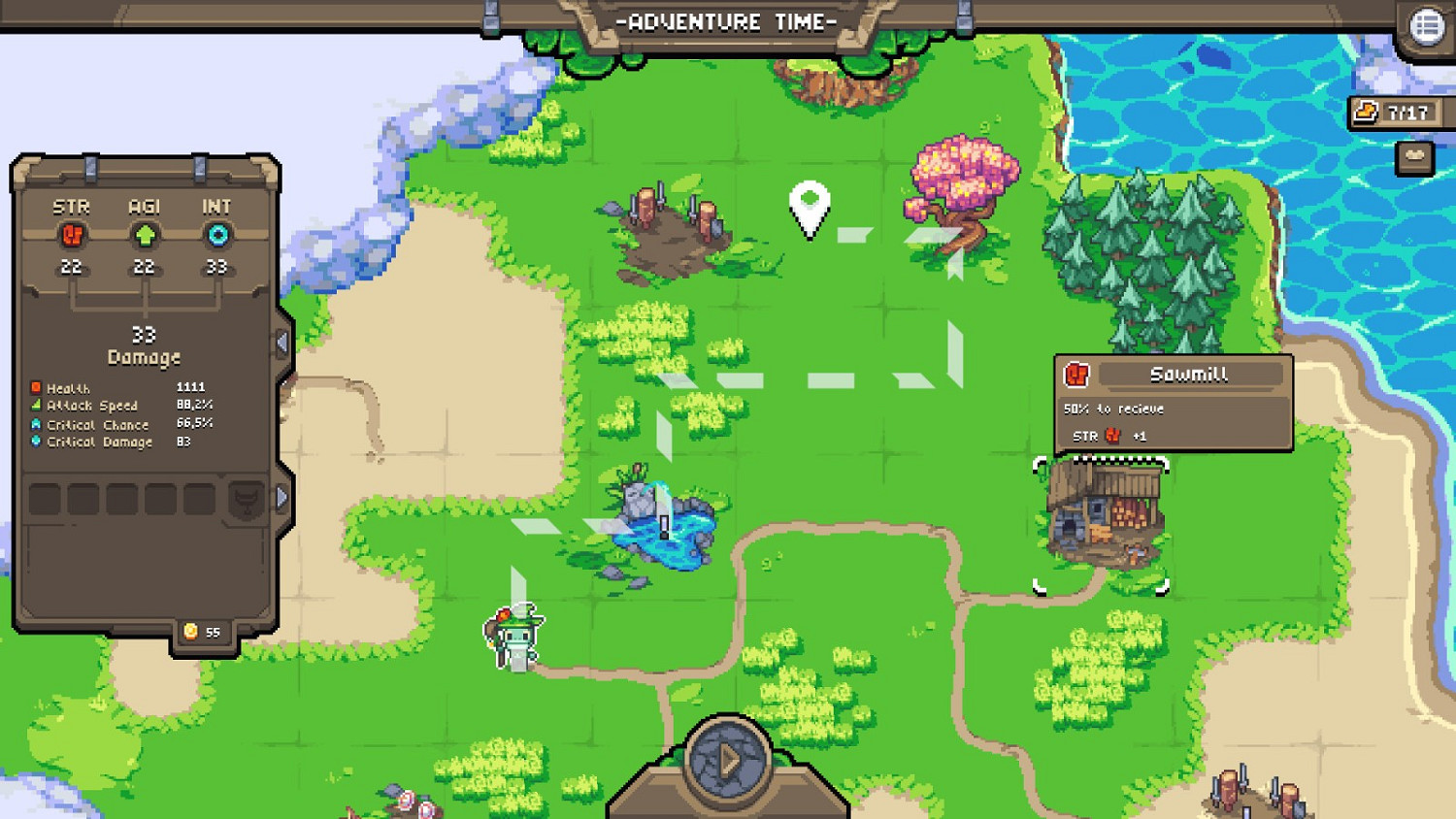Image resolution: width=1456 pixels, height=819 pixels.
Task: Click the red fist icon on the Sawmill tooltip
Action: pyautogui.click(x=1077, y=373)
